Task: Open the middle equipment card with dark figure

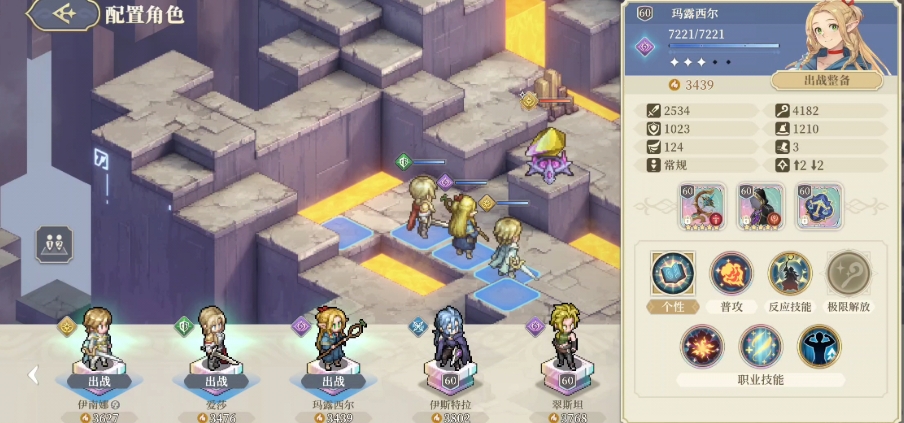Action: (760, 206)
